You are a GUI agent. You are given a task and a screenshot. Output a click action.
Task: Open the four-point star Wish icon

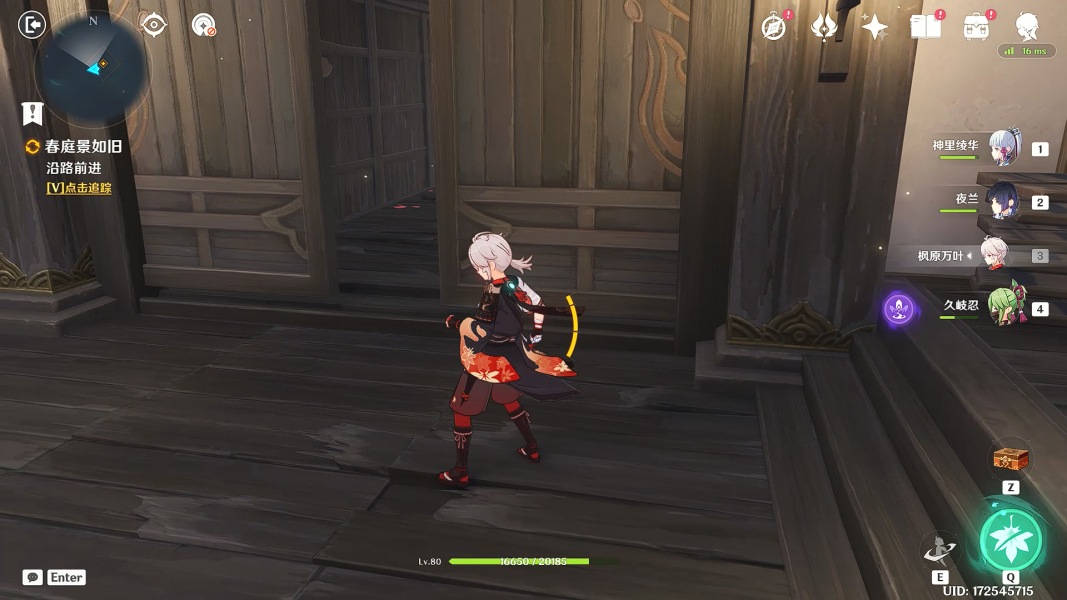(875, 27)
